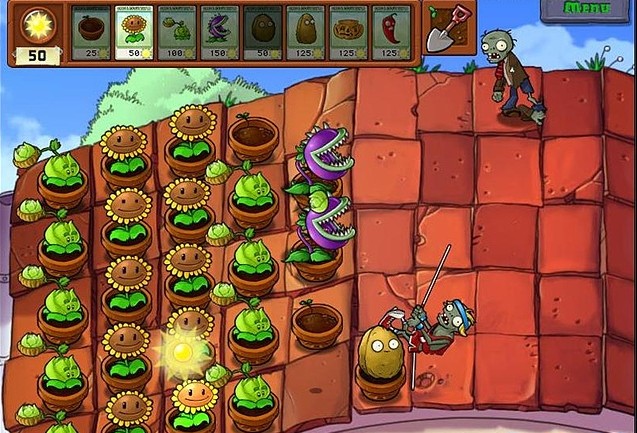Select the Flower Pot seed packet

[x=93, y=33]
